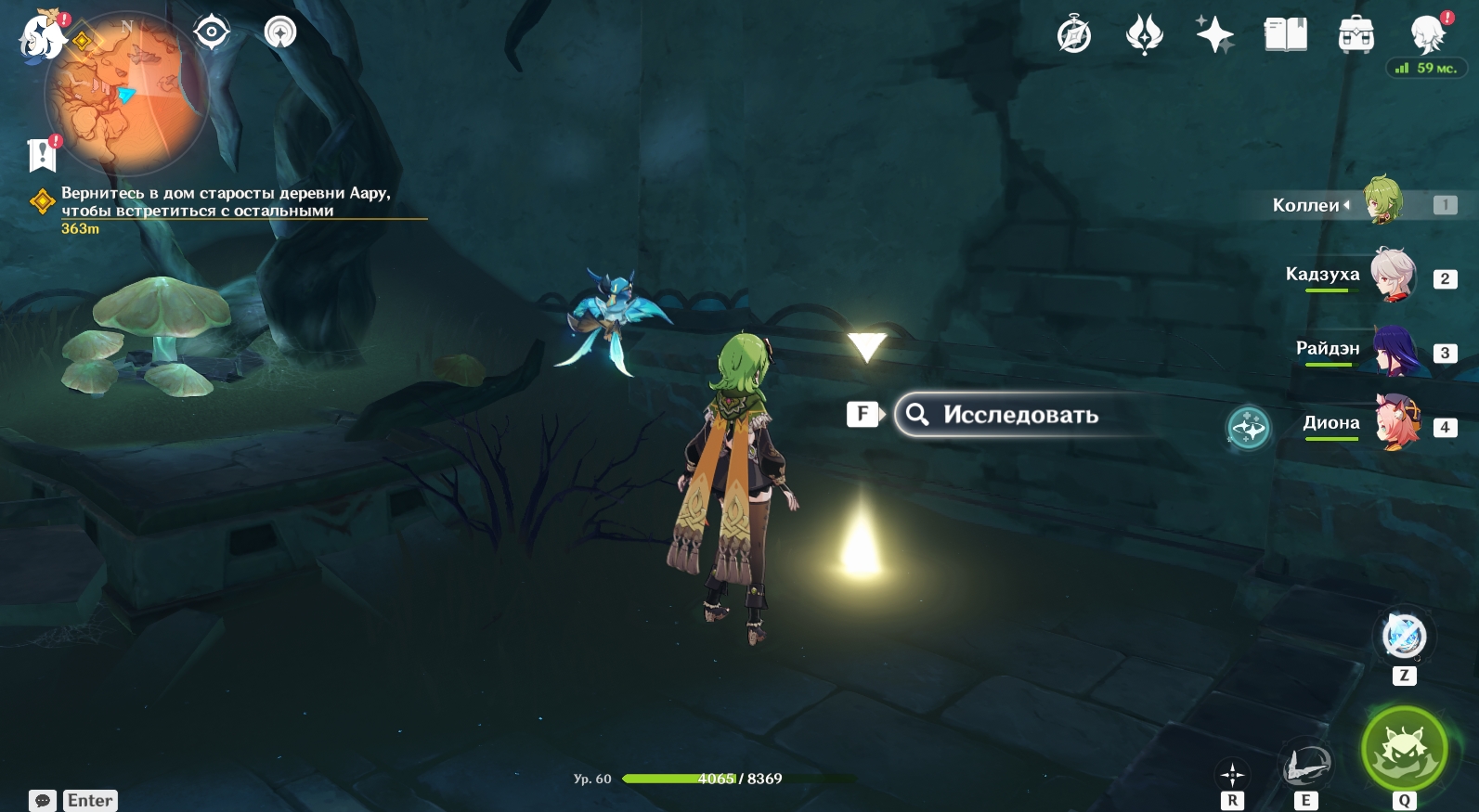
Task: Choose the Исследовать interaction option
Action: click(1019, 415)
